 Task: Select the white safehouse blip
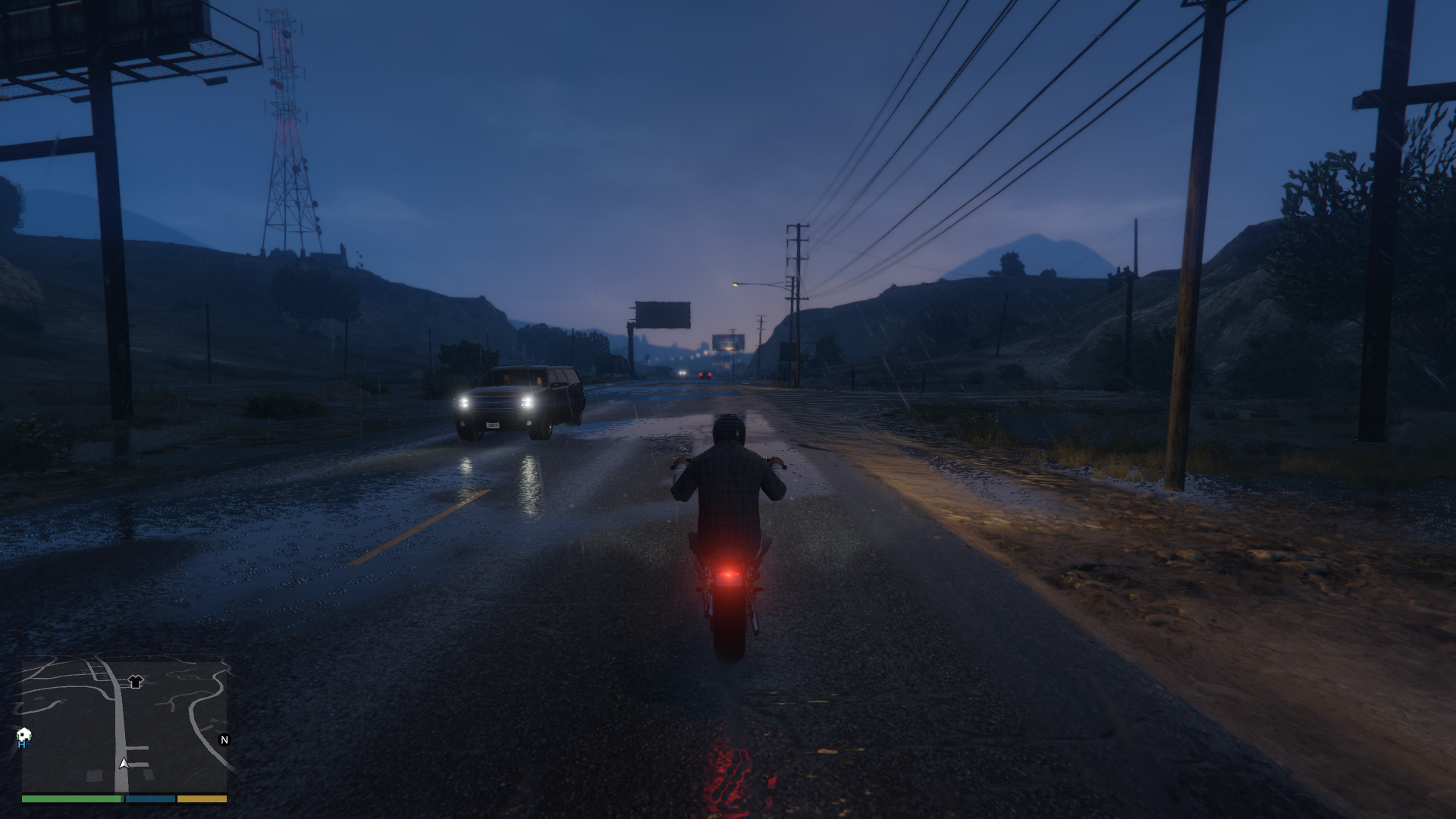pos(24,735)
